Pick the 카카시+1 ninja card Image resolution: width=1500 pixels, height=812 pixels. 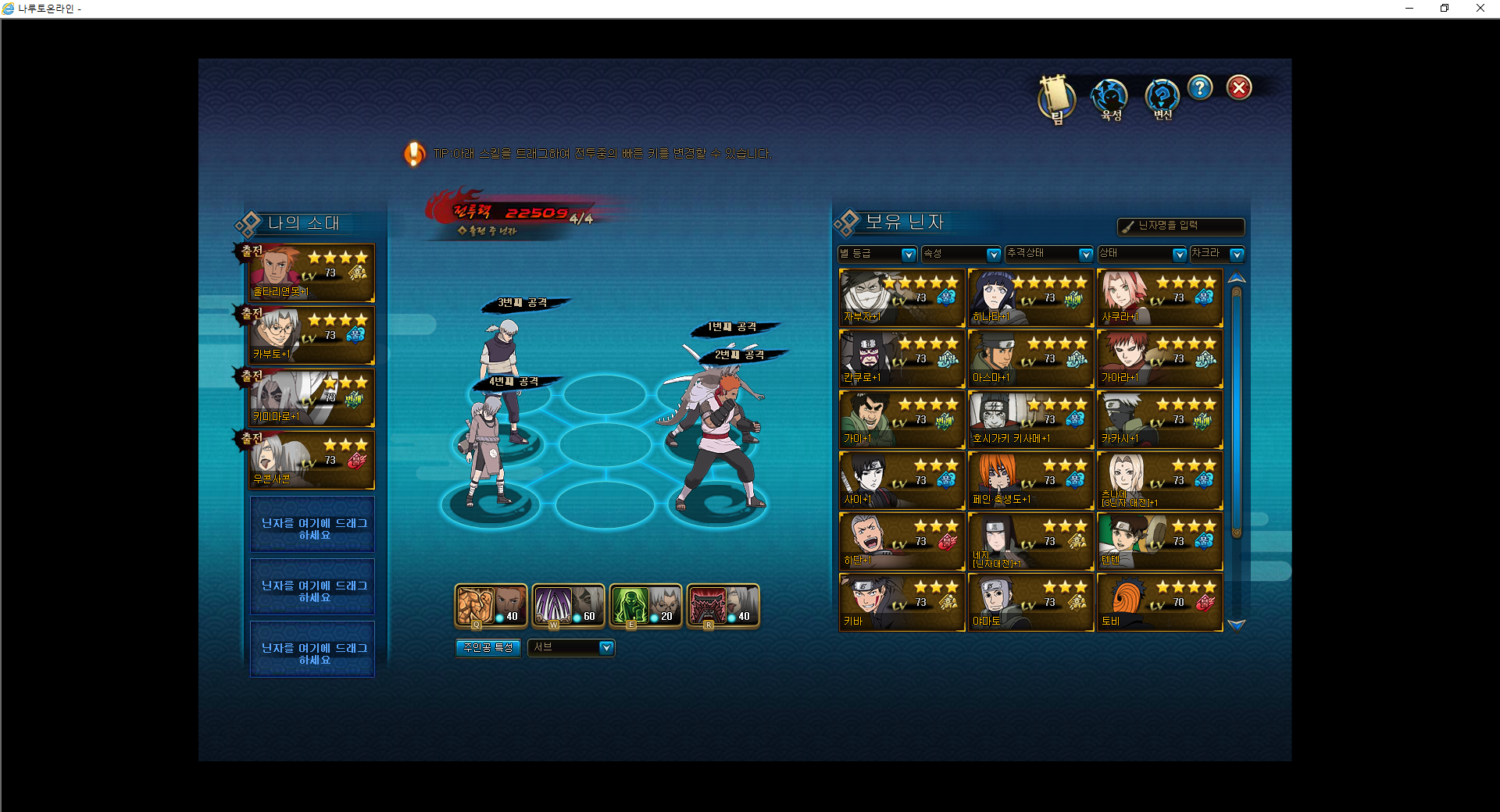coord(1159,419)
